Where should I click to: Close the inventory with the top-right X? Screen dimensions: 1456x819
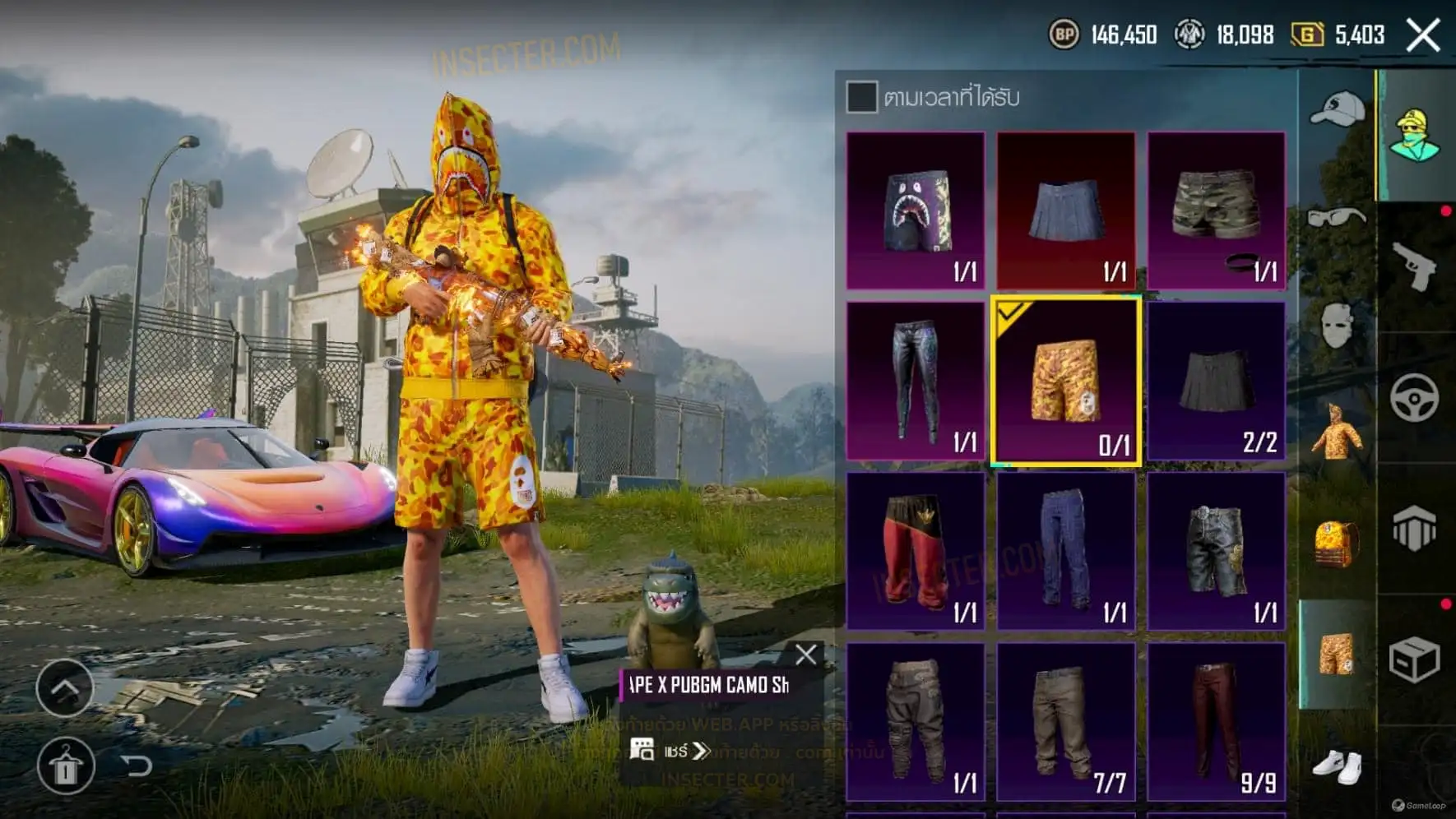click(1422, 35)
